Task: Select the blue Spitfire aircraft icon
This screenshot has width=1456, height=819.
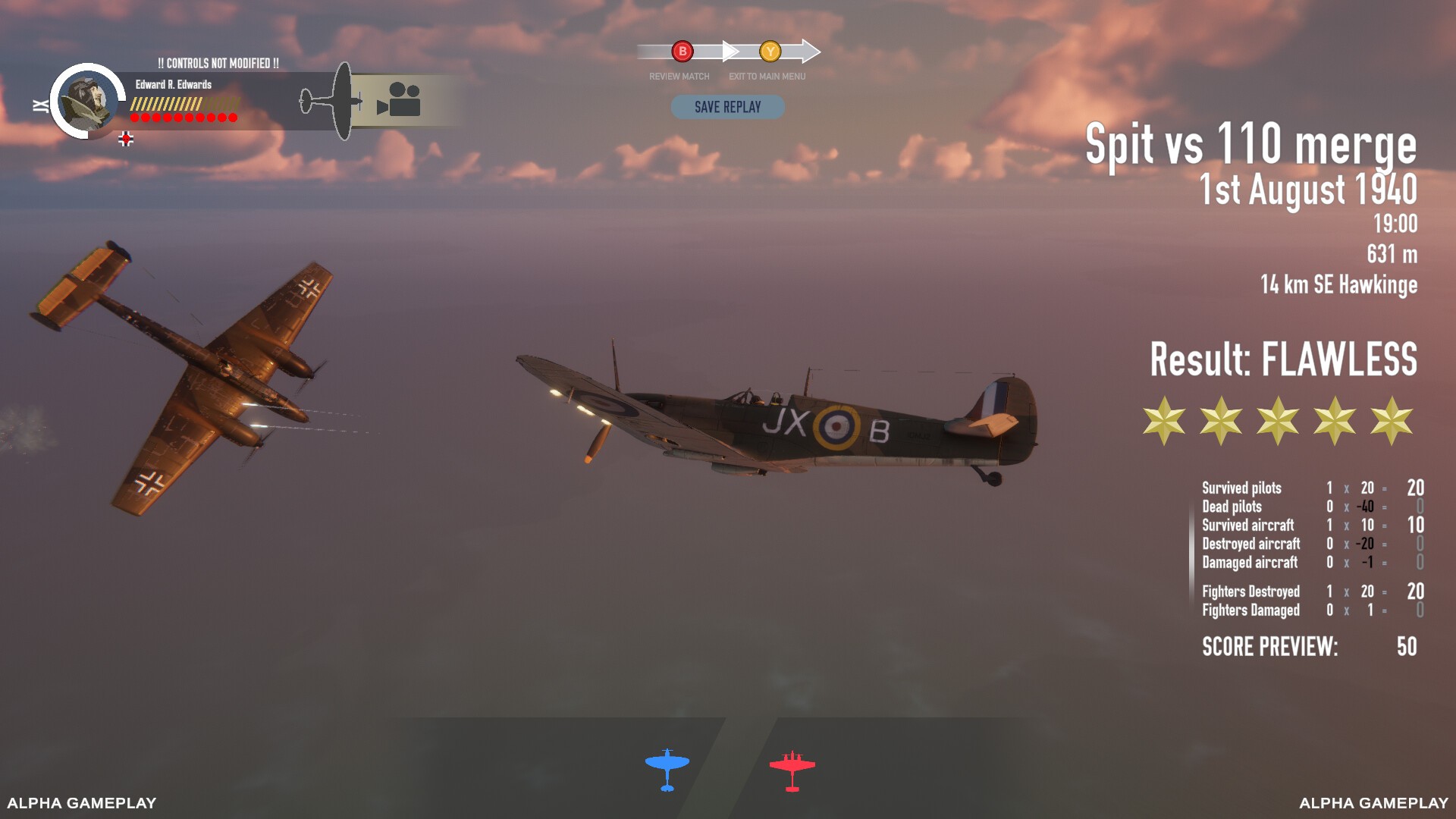Action: coord(667,769)
